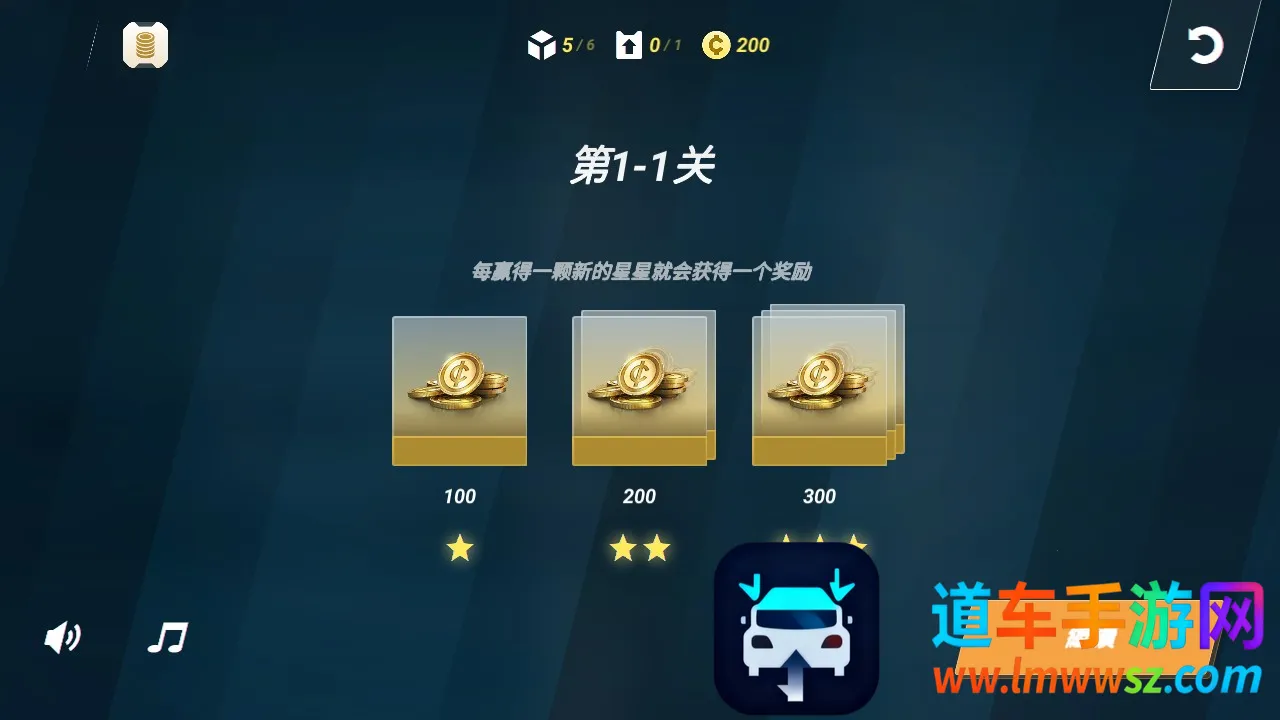Click the single star under the first reward

pyautogui.click(x=459, y=548)
